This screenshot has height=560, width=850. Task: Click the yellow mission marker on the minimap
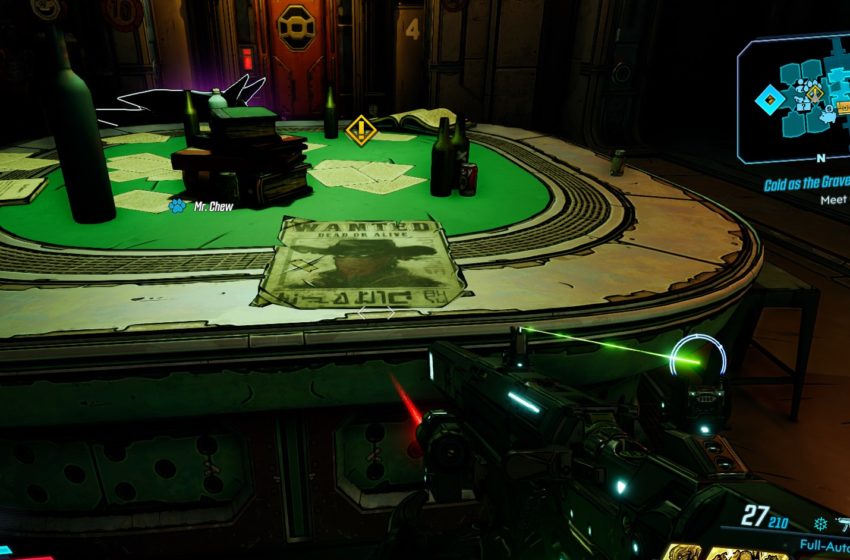[815, 93]
